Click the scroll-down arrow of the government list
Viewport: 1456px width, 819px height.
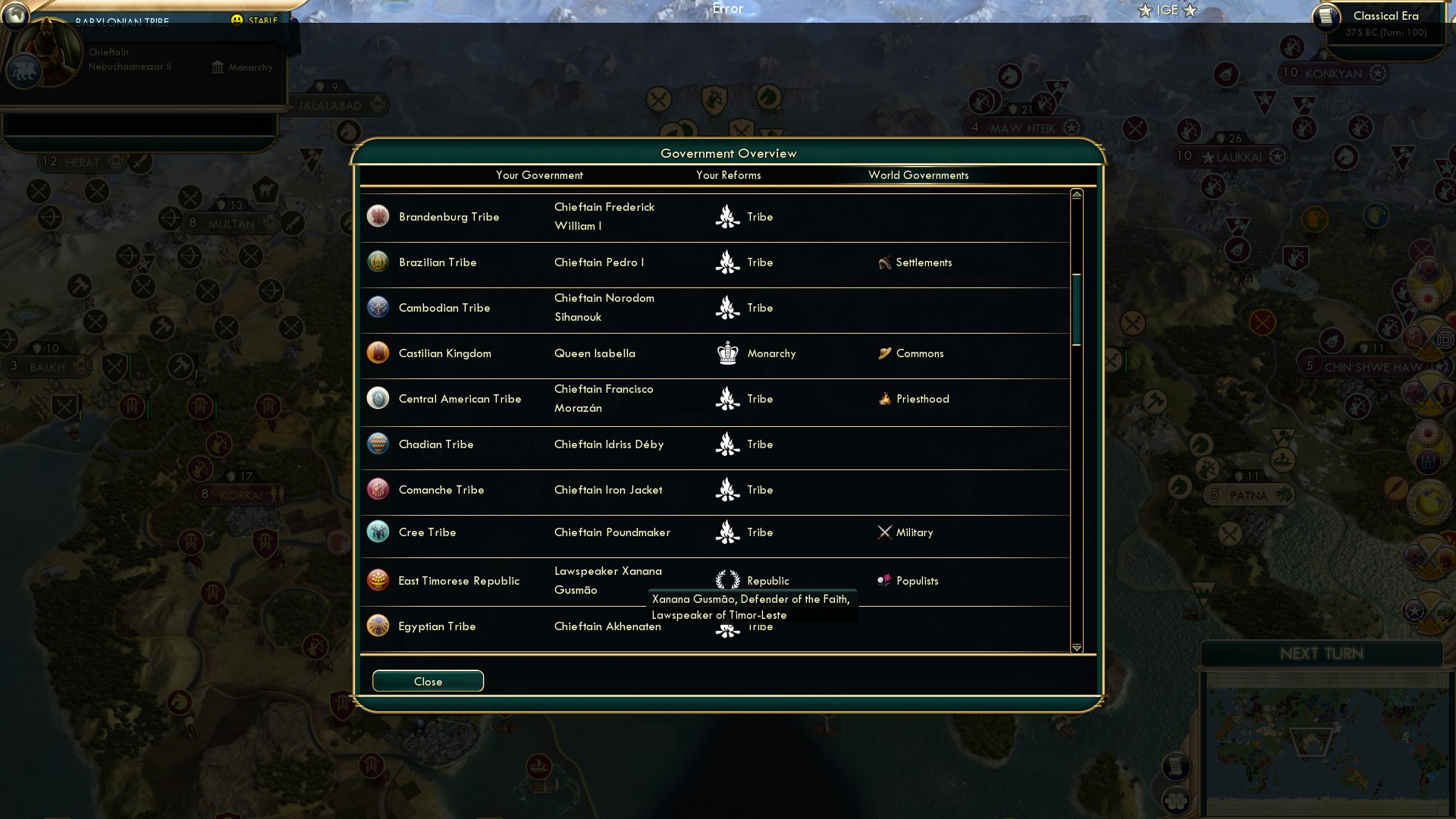(x=1075, y=648)
